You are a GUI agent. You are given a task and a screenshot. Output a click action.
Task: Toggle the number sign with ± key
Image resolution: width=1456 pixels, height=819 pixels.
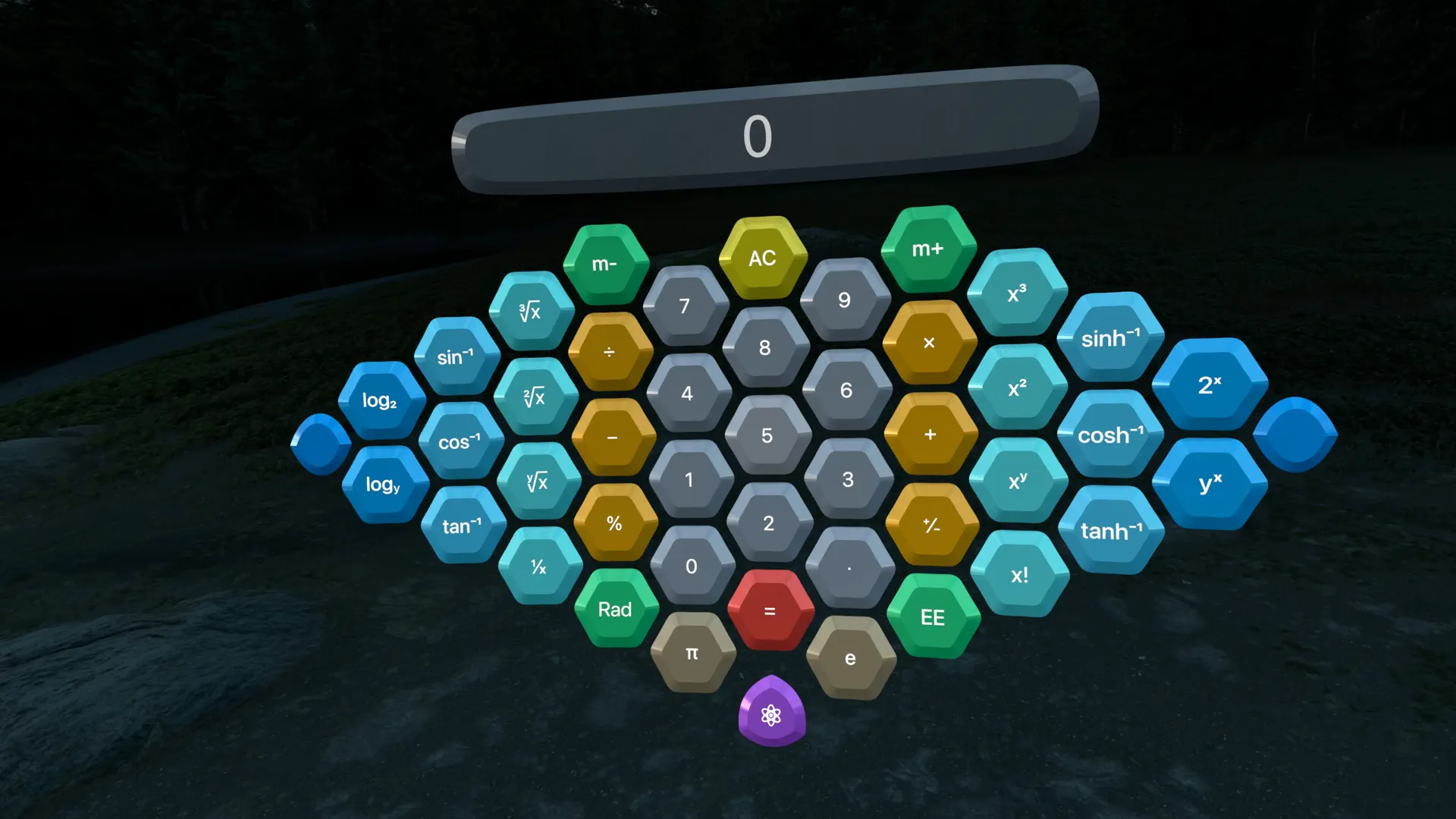(x=933, y=523)
